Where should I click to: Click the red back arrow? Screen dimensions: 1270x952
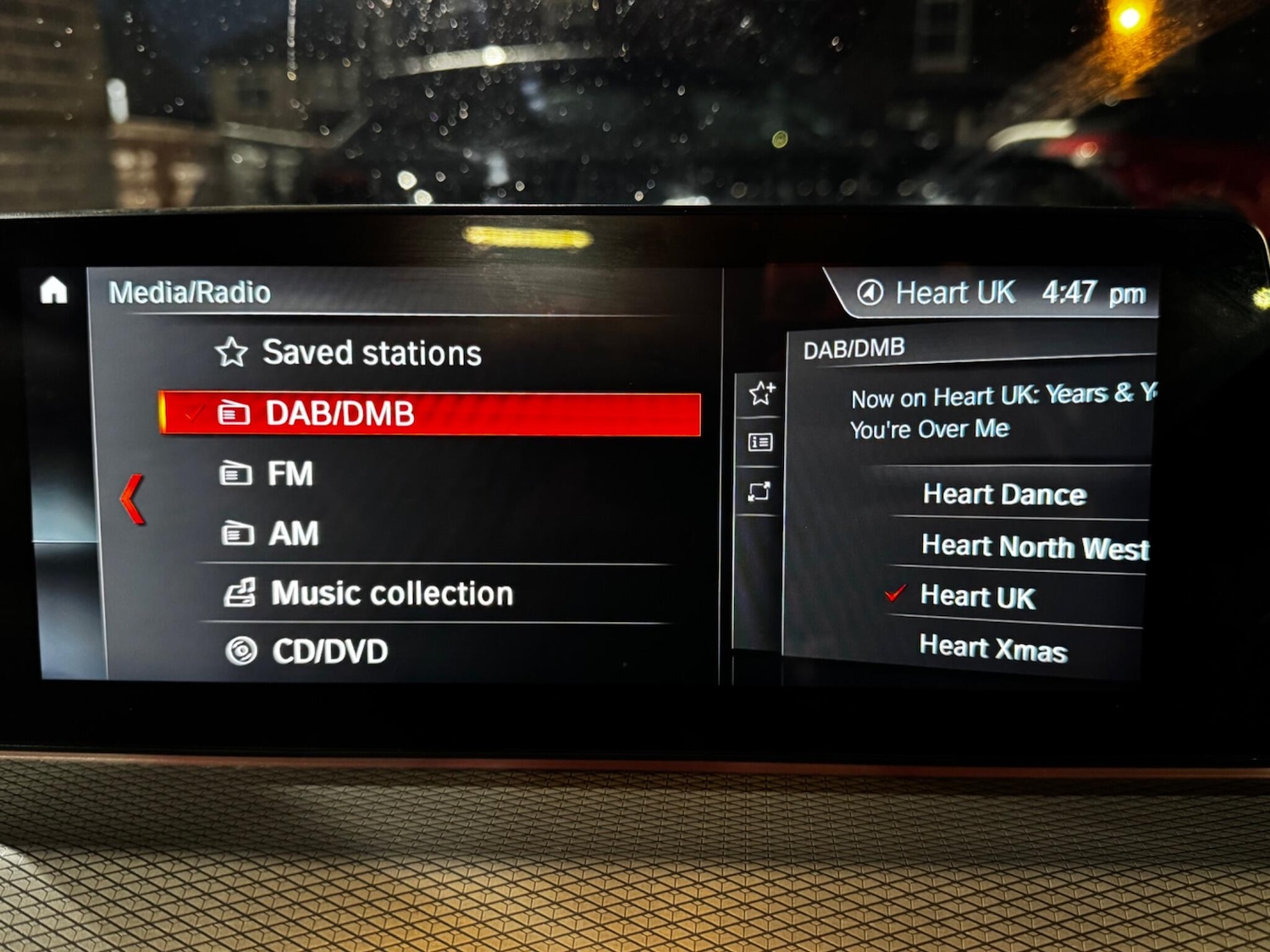(x=132, y=499)
